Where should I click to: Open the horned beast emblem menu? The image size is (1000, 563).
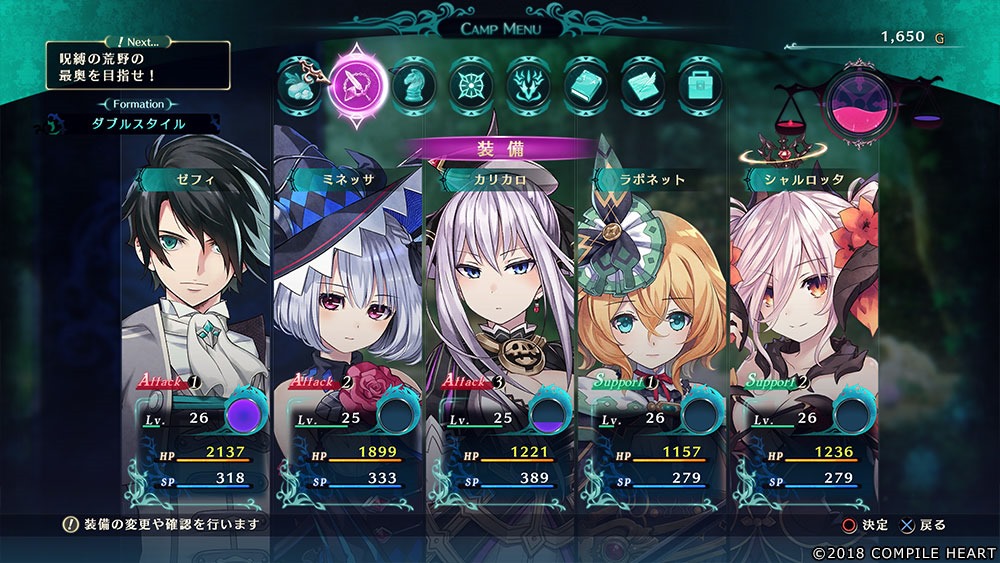pyautogui.click(x=528, y=83)
